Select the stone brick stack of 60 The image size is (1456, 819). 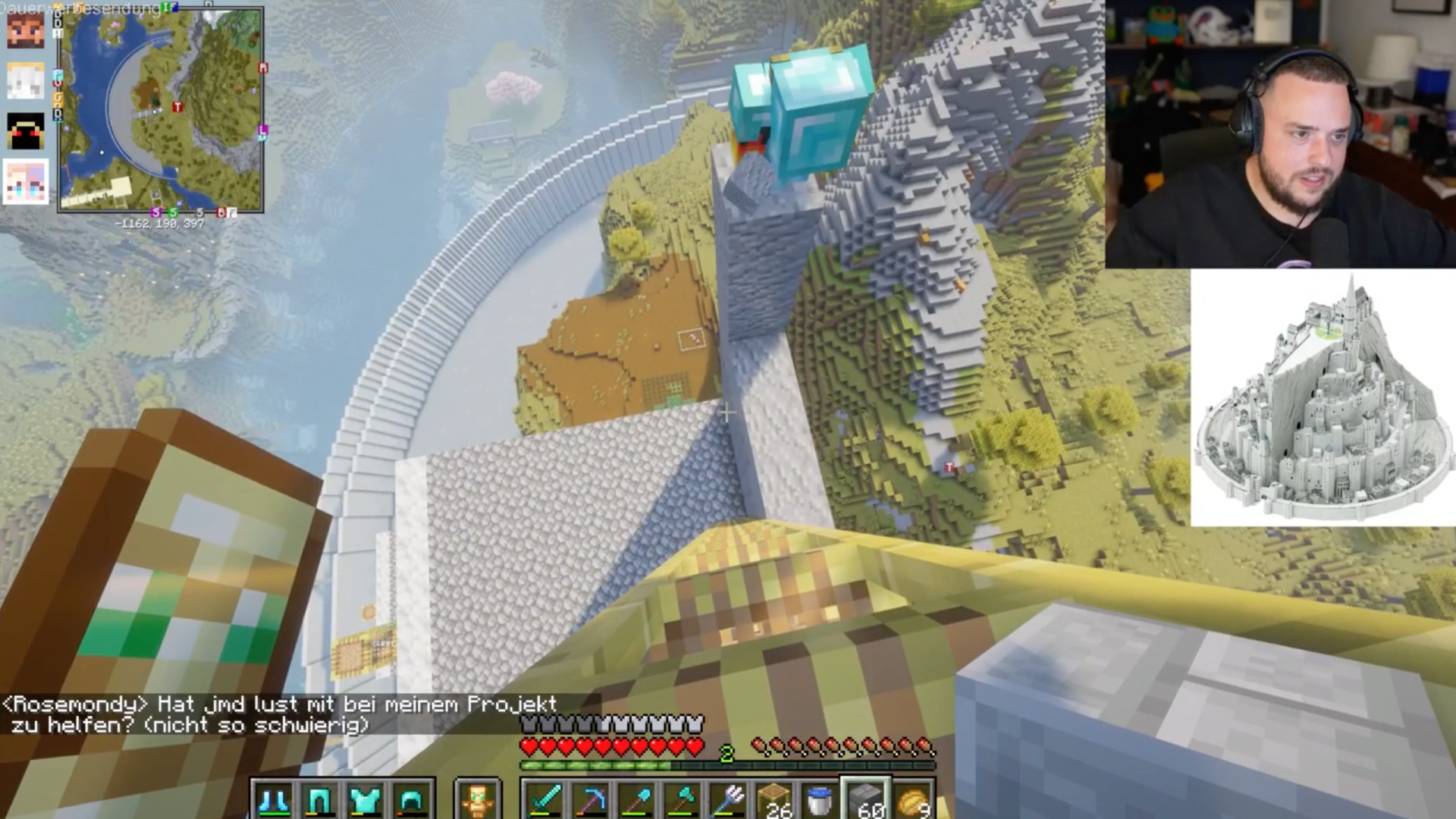(866, 801)
